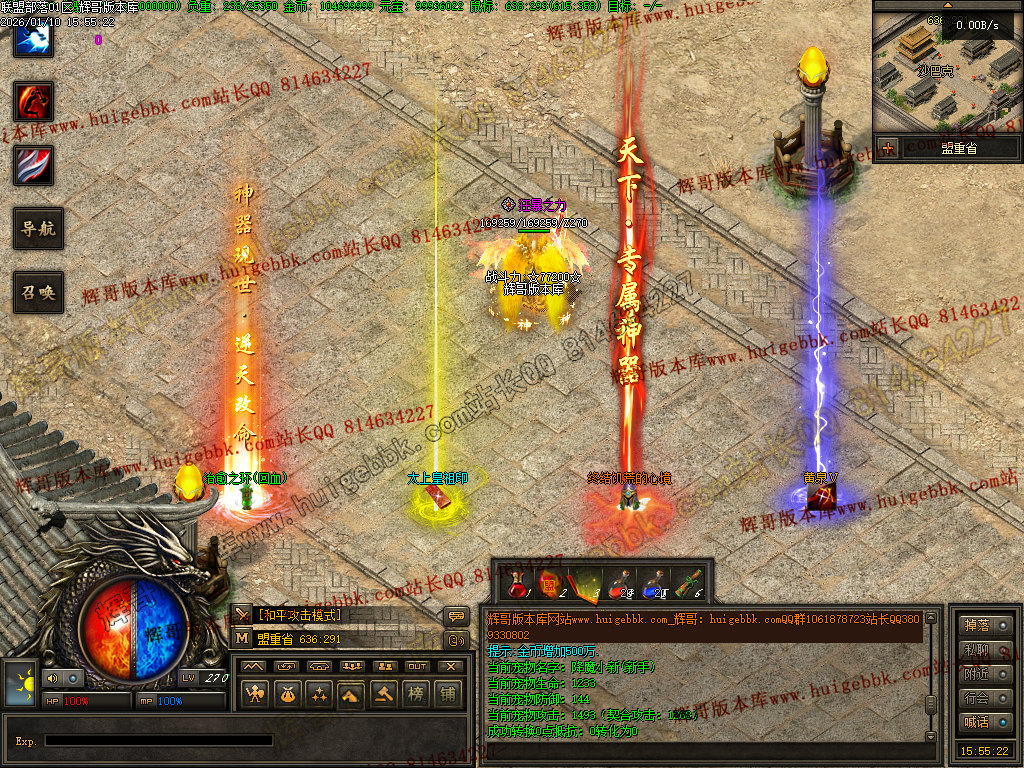Image resolution: width=1024 pixels, height=768 pixels.
Task: Select the blue potion hotbar slot
Action: pos(653,582)
